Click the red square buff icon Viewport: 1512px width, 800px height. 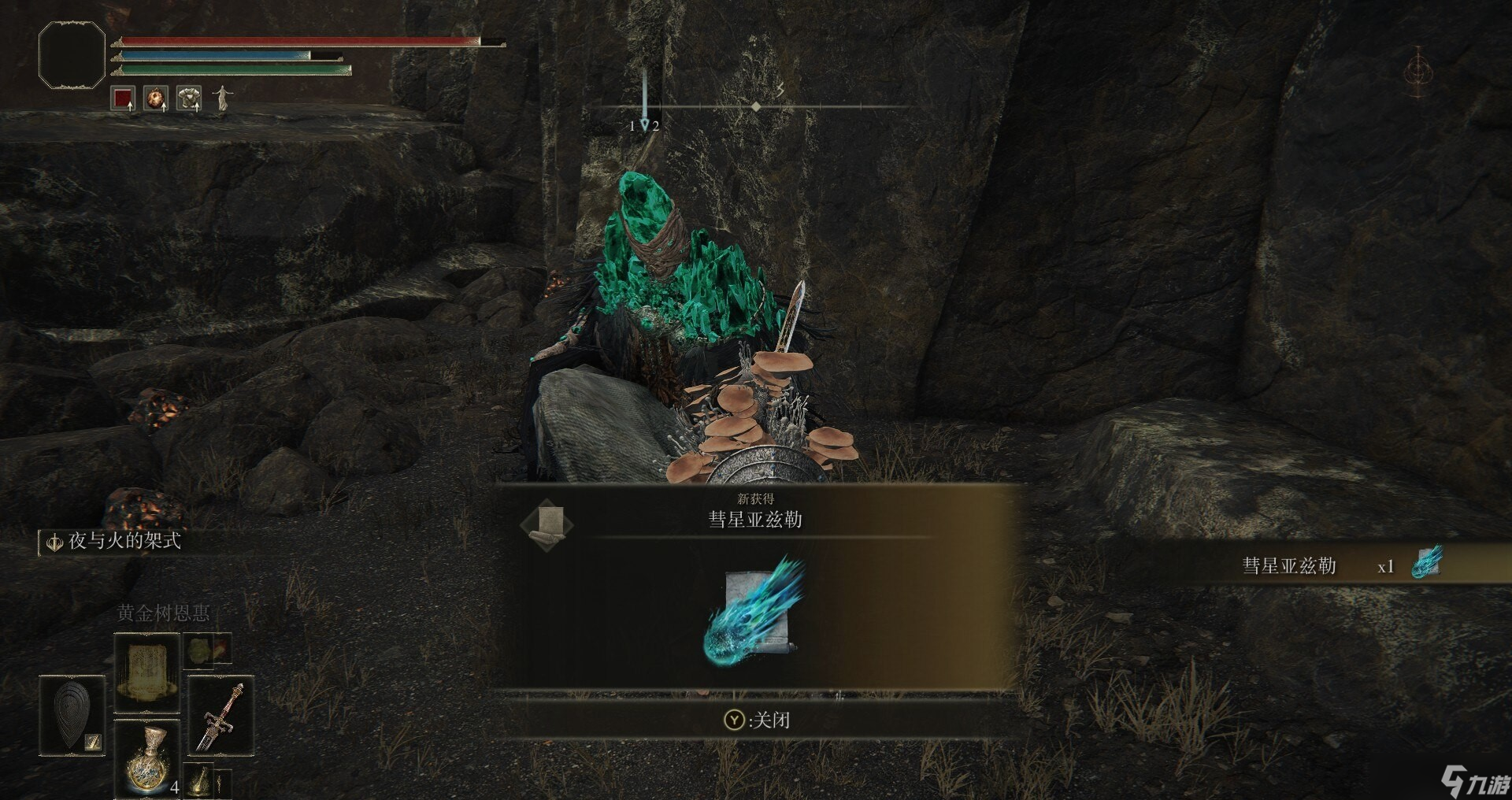(123, 98)
